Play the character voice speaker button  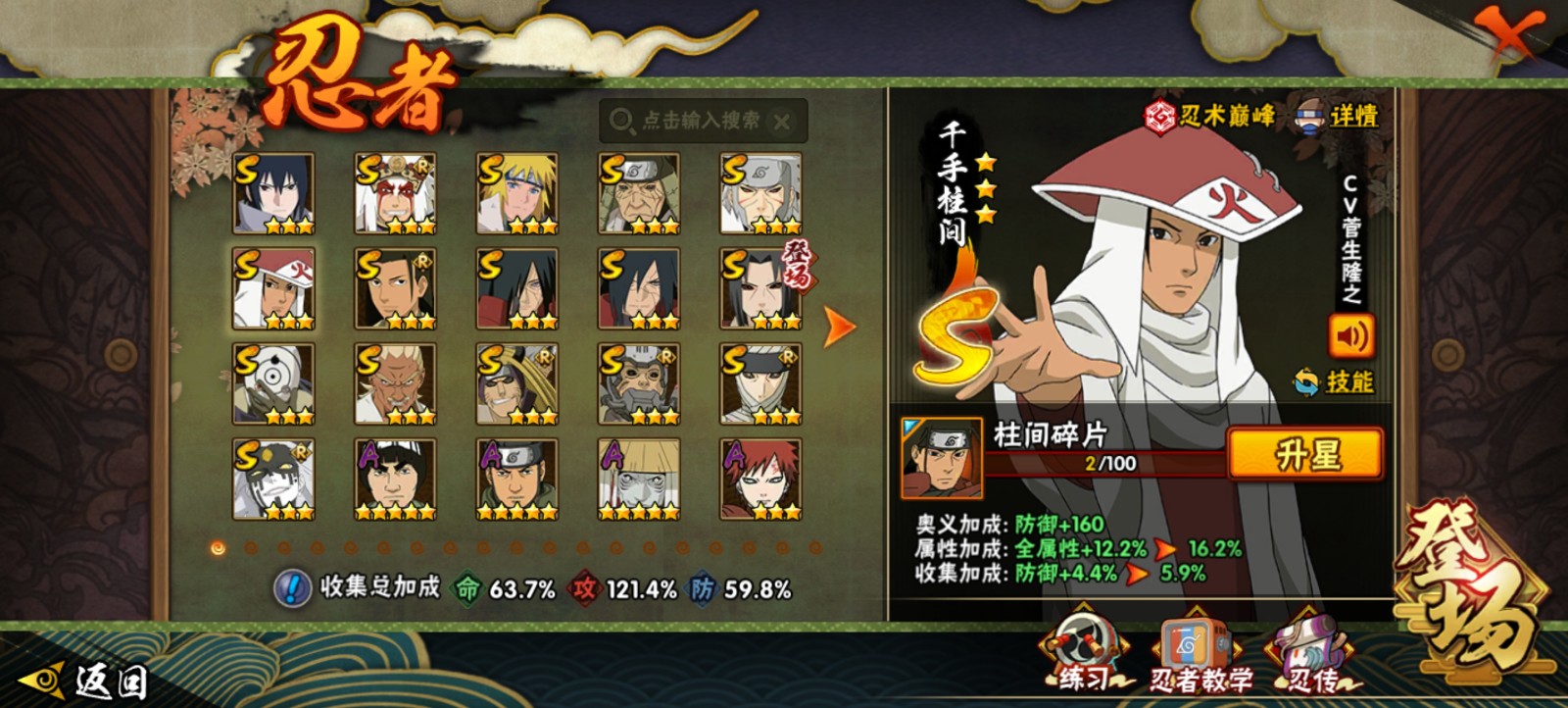(1349, 336)
